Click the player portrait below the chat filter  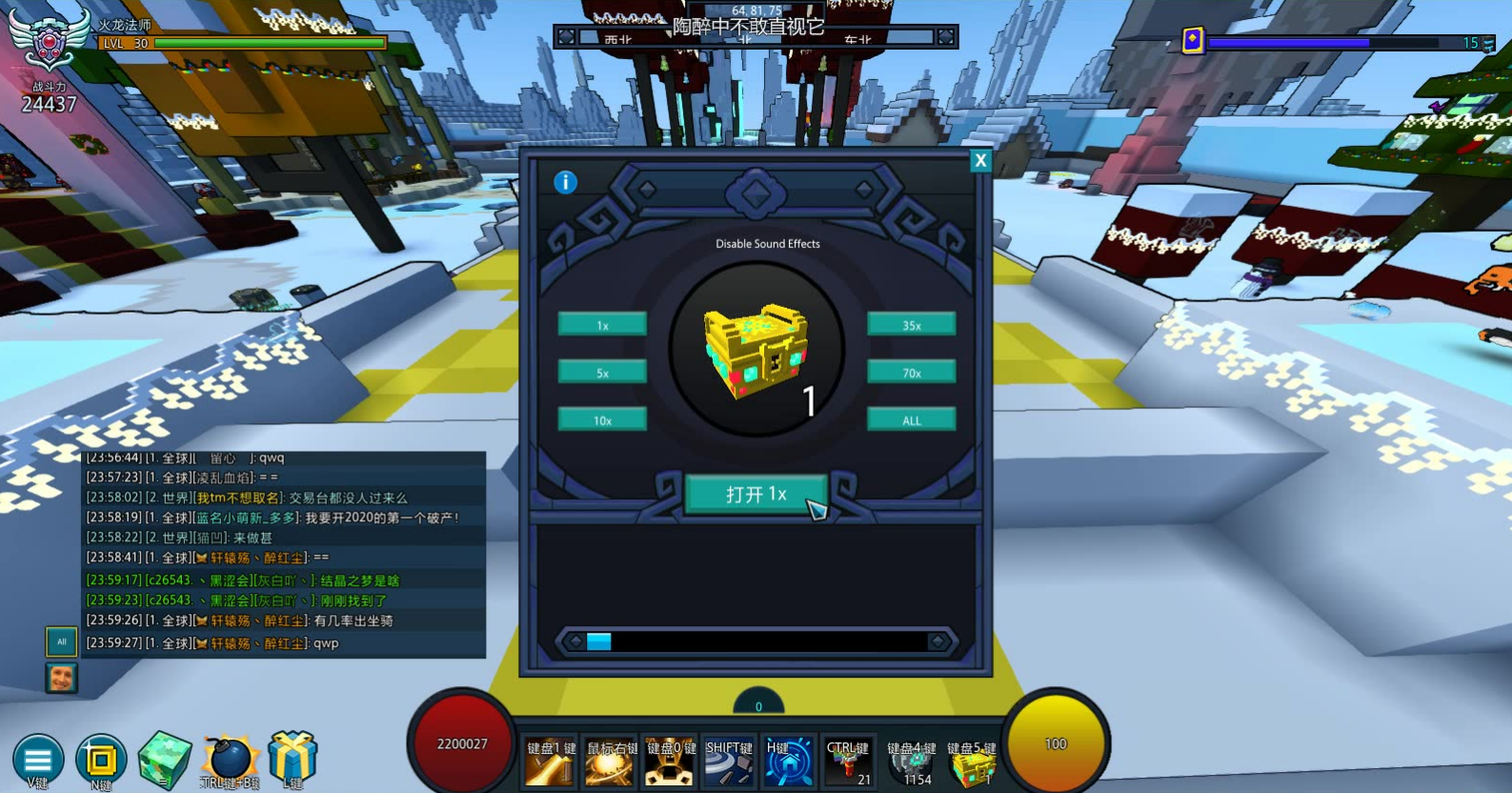pyautogui.click(x=62, y=678)
